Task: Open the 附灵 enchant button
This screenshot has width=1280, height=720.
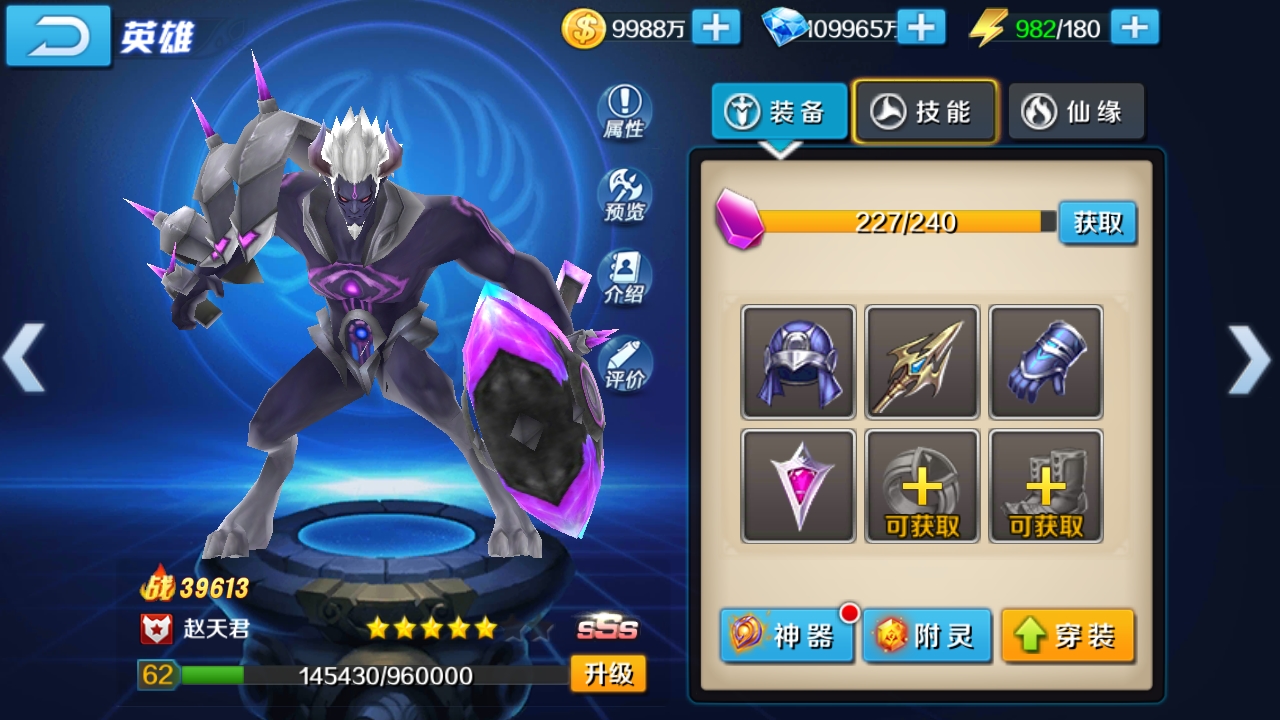Action: pos(927,635)
